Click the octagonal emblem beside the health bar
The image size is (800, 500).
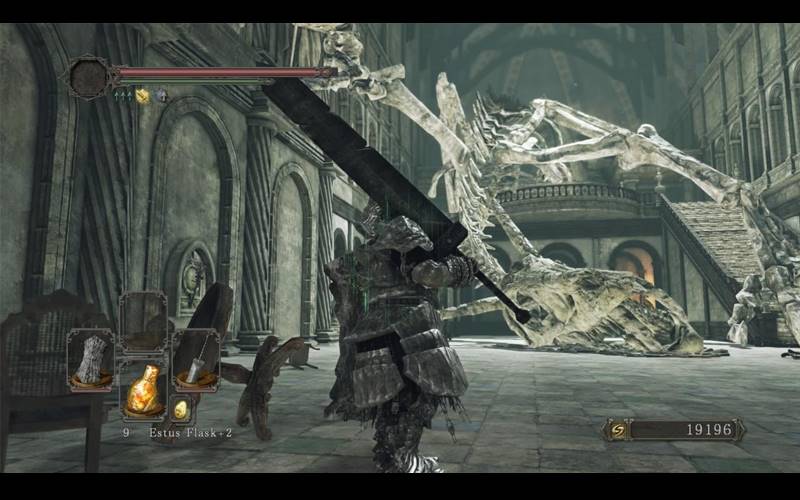88,77
